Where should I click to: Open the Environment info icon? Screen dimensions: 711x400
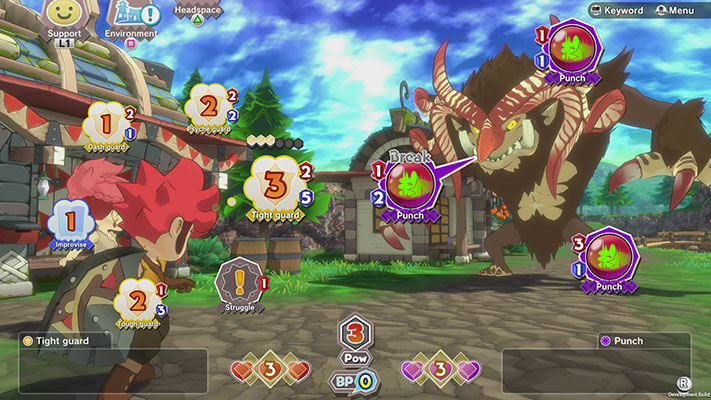coord(131,16)
